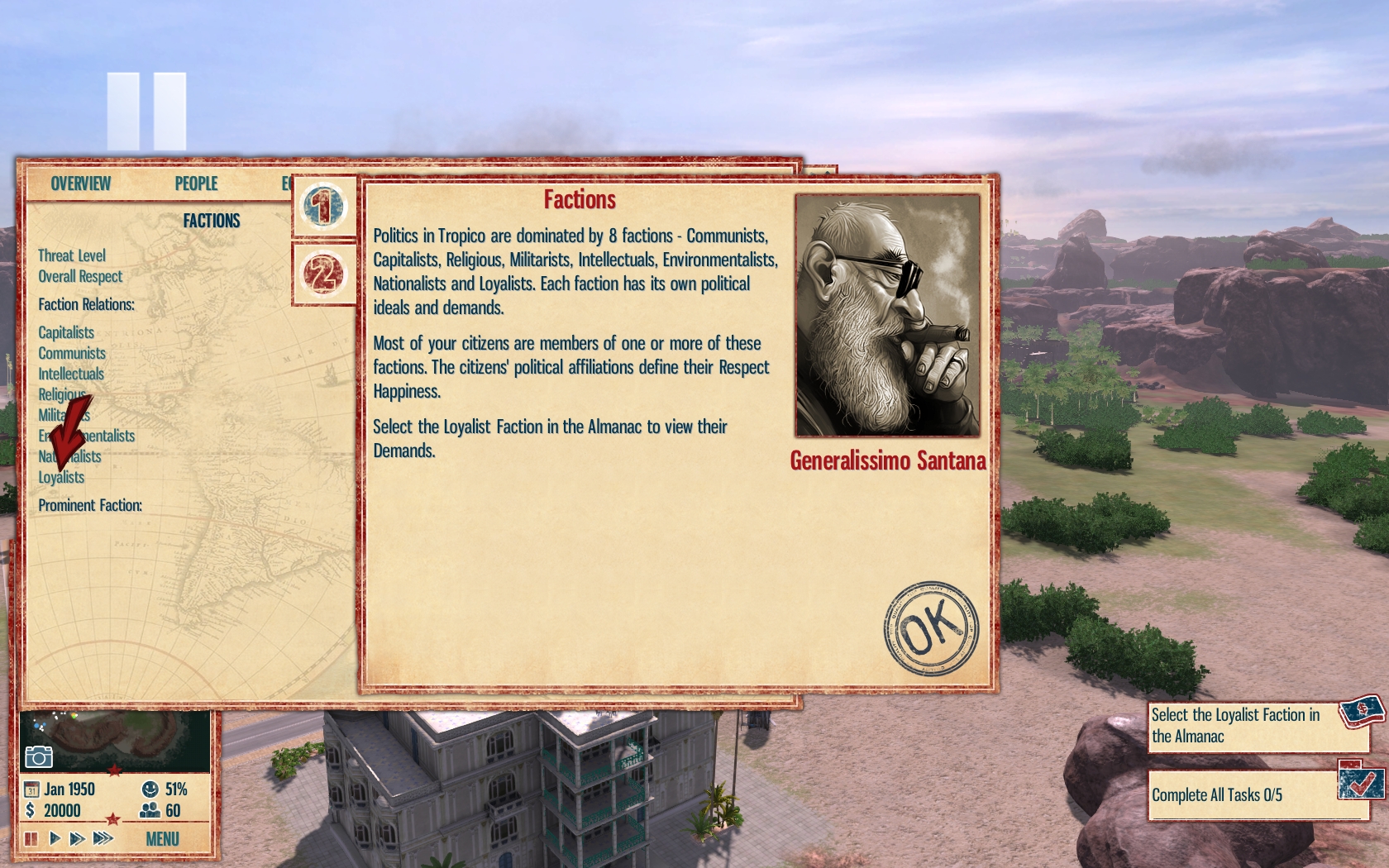Set game speed to triple fast-forward
1389x868 pixels.
coord(103,839)
